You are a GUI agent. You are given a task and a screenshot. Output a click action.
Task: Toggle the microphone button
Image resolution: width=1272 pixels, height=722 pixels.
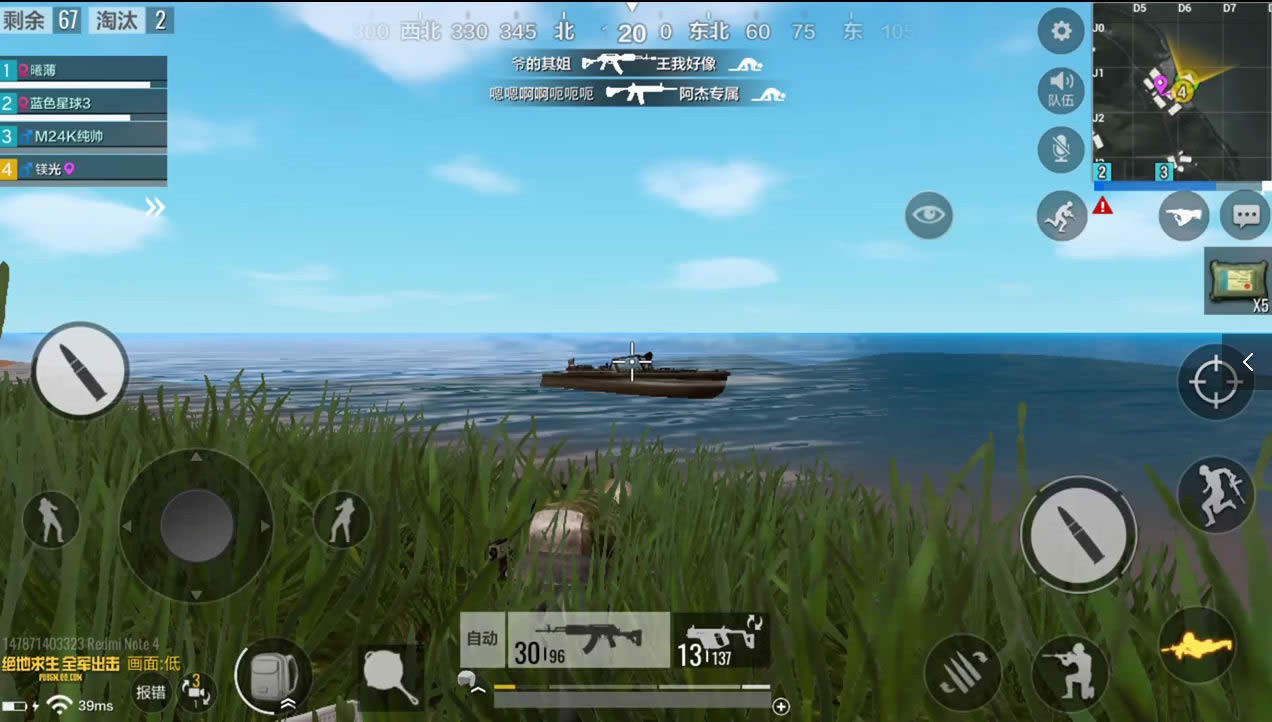(1061, 149)
